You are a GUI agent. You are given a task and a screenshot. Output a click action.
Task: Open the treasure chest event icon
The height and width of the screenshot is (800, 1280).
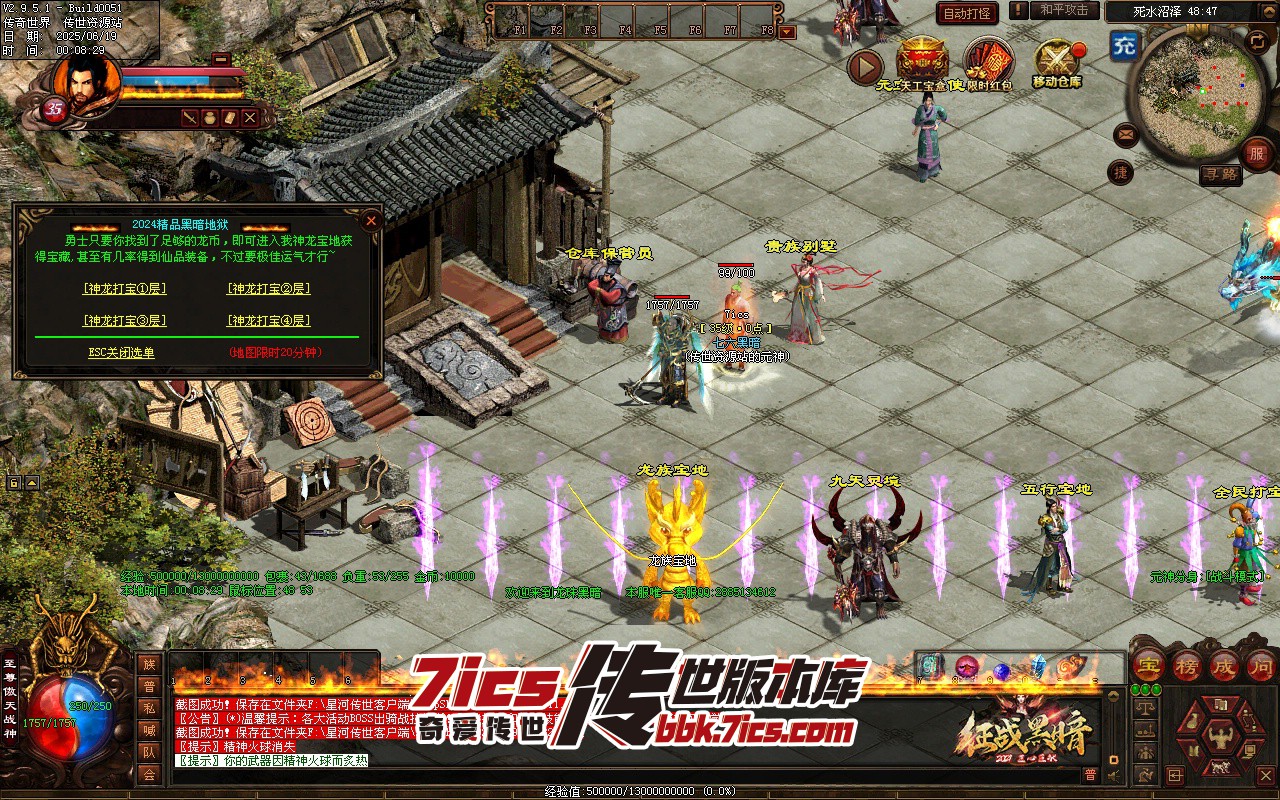[921, 60]
